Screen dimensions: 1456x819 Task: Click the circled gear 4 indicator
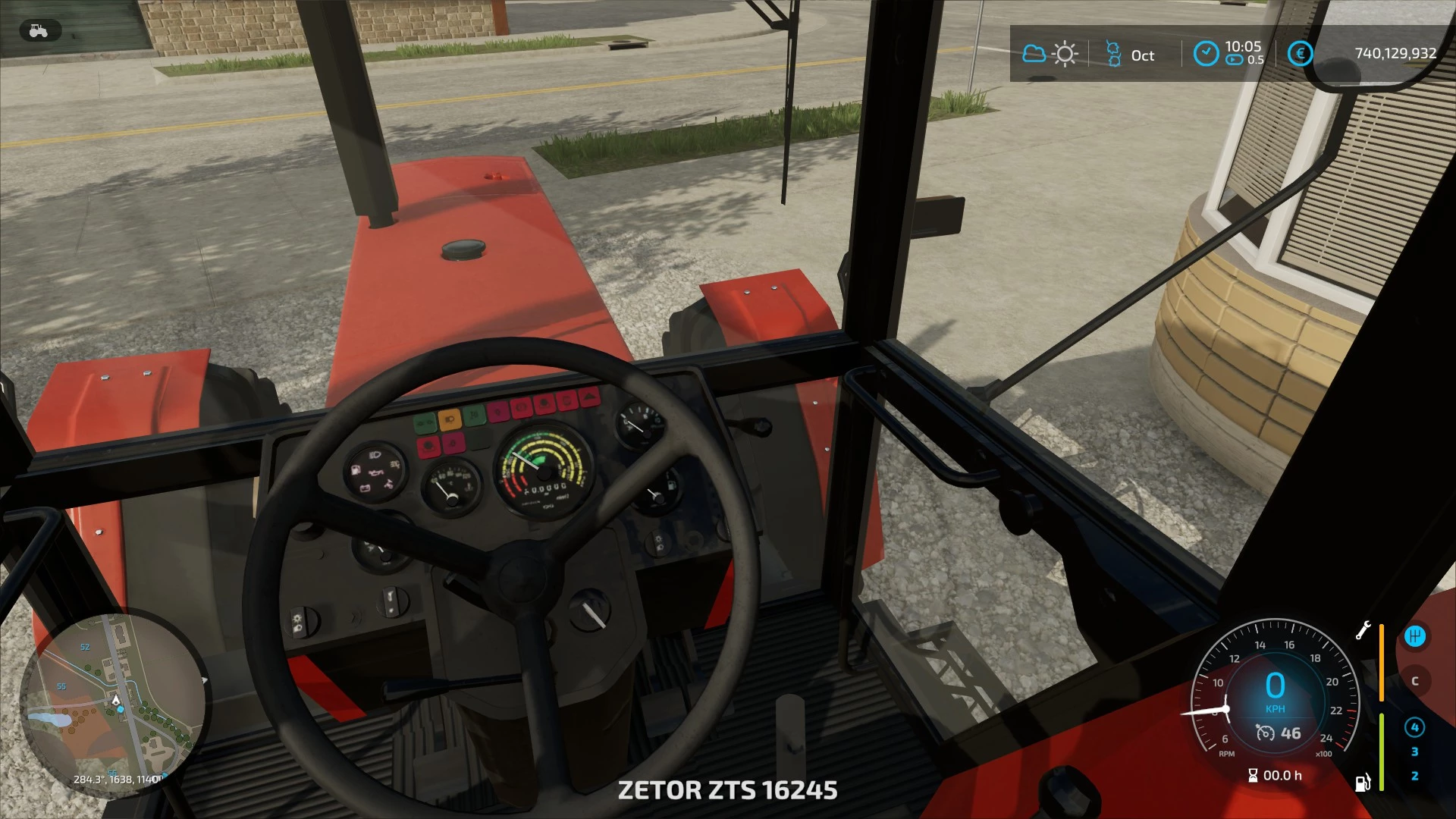[x=1414, y=727]
